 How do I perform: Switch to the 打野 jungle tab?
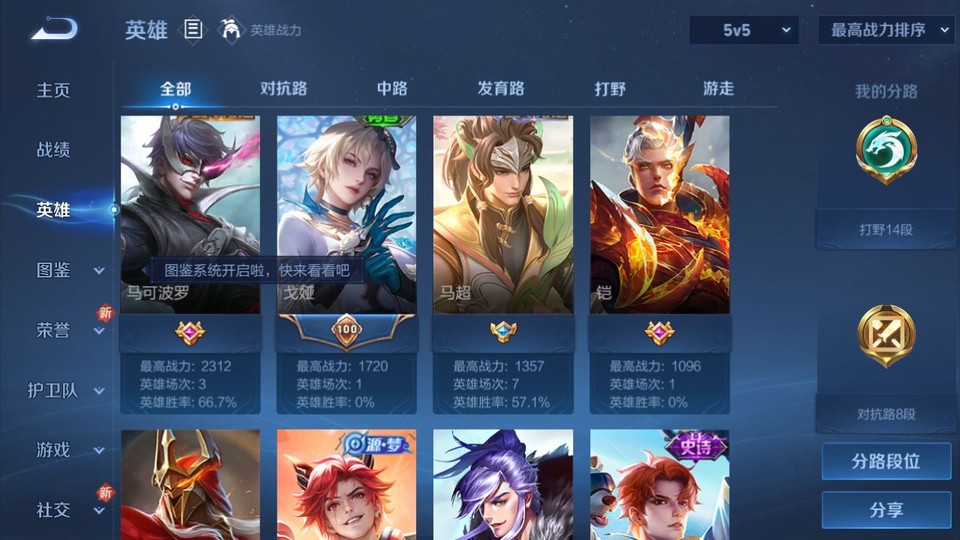[x=610, y=89]
